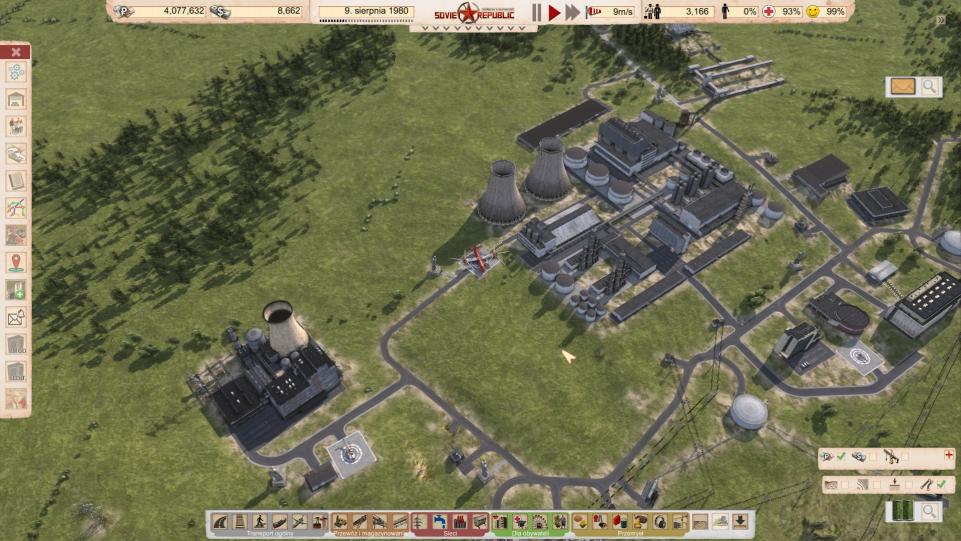961x541 pixels.
Task: Open the book icon in left panel
Action: [x=16, y=181]
